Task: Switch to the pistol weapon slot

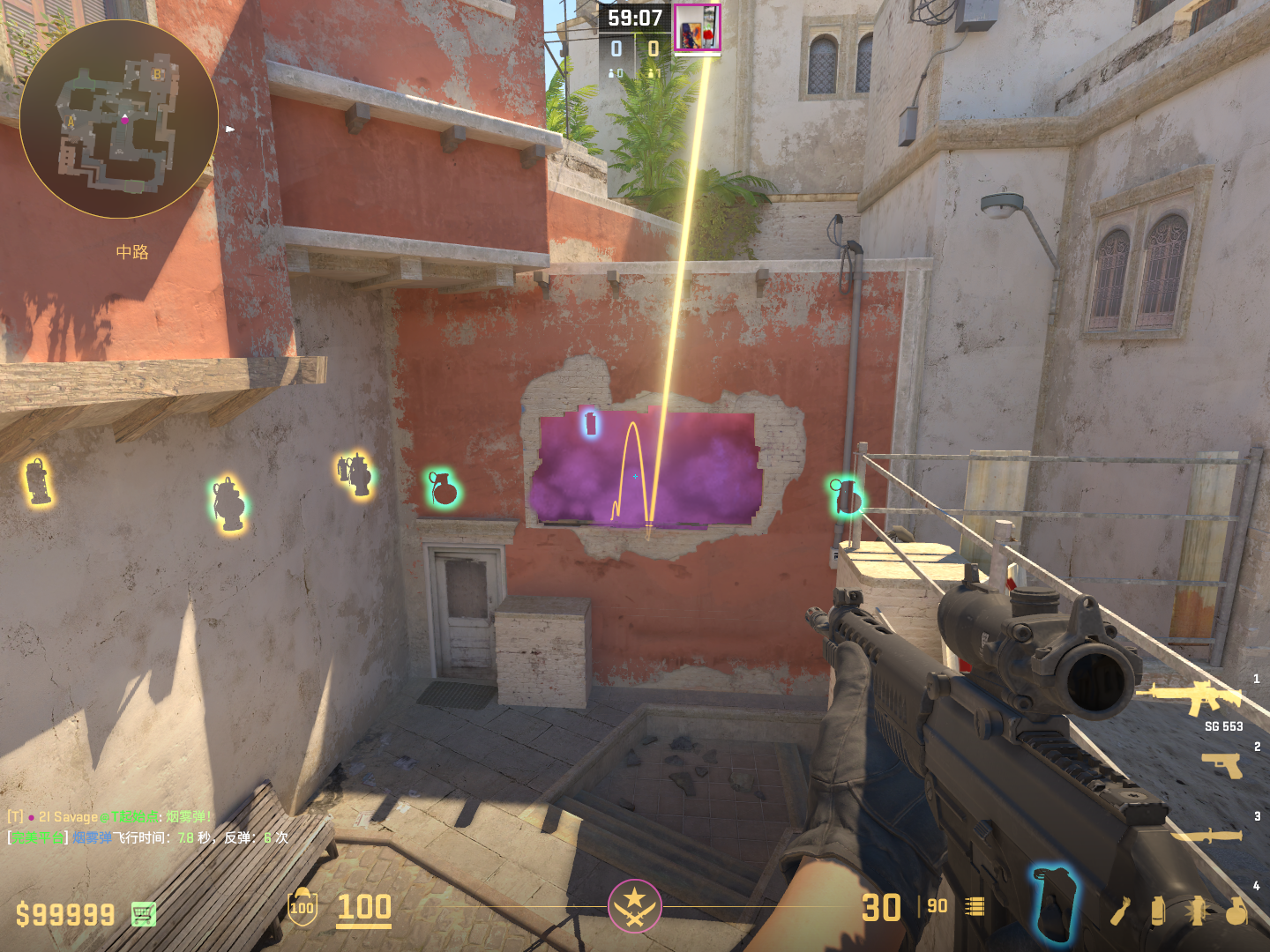Action: click(1222, 765)
